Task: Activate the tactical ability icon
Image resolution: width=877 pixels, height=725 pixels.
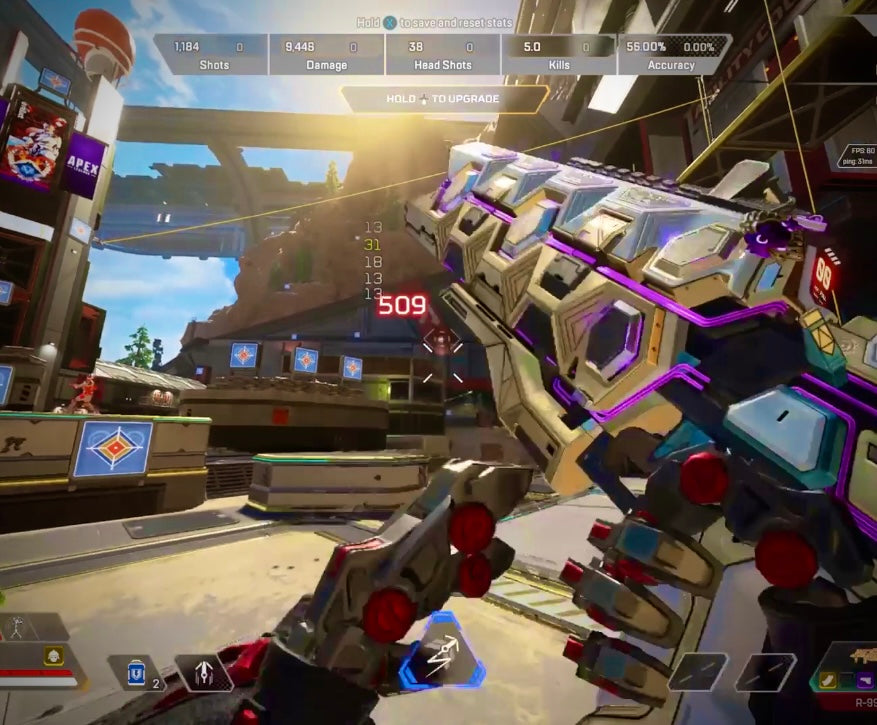Action: (204, 673)
